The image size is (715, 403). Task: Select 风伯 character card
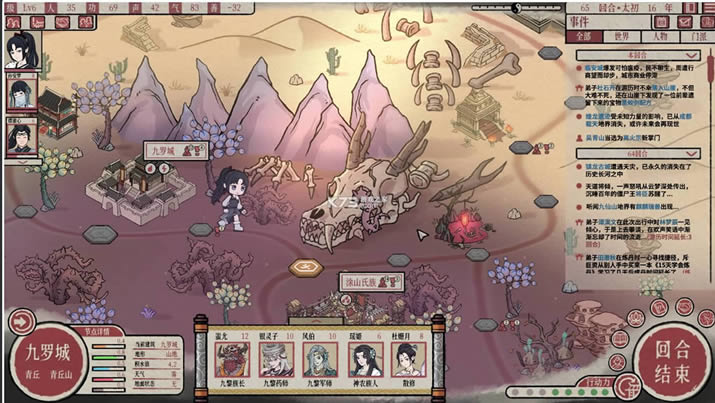click(x=313, y=354)
